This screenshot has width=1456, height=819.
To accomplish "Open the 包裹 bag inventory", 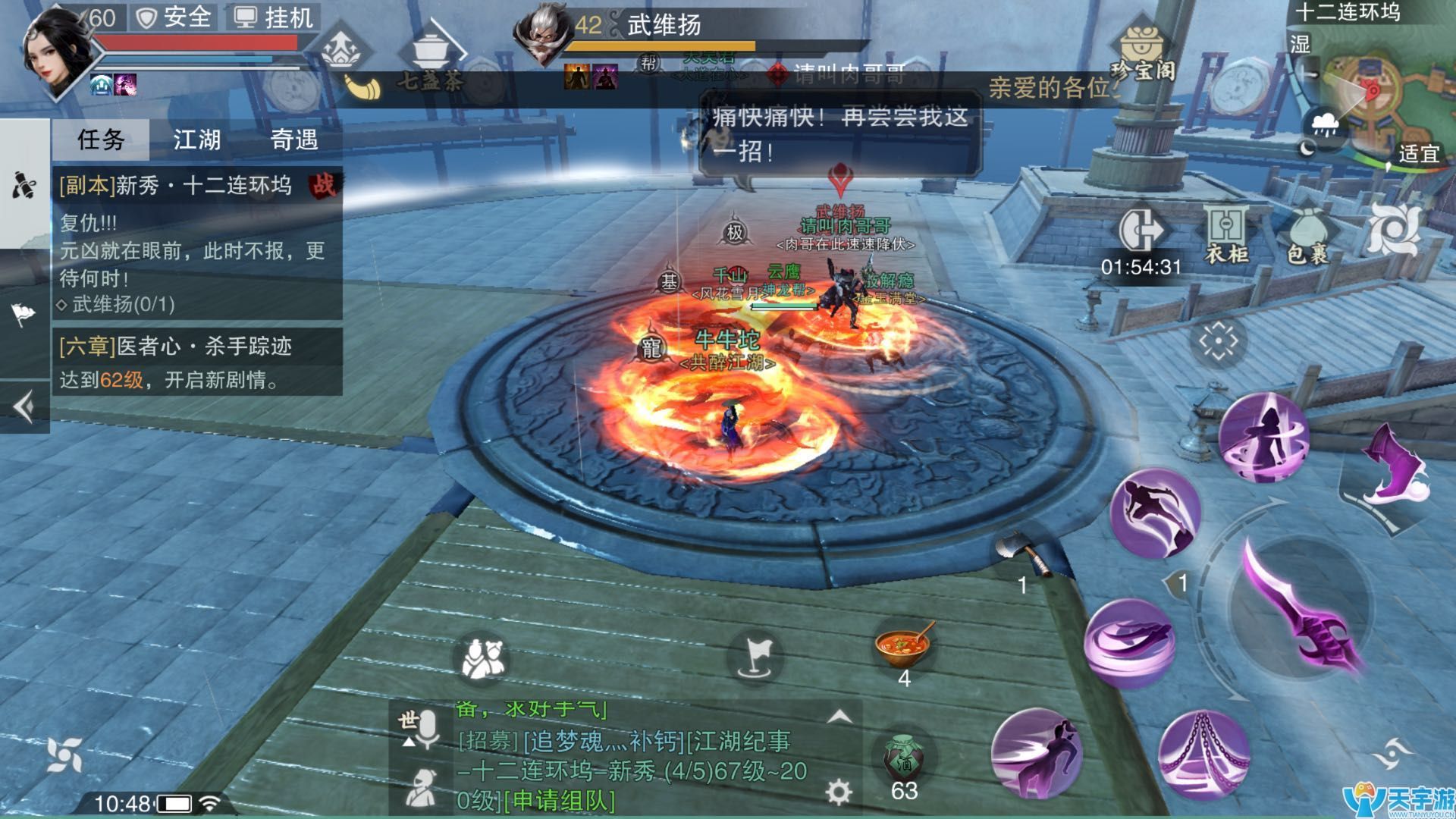I will [1308, 234].
